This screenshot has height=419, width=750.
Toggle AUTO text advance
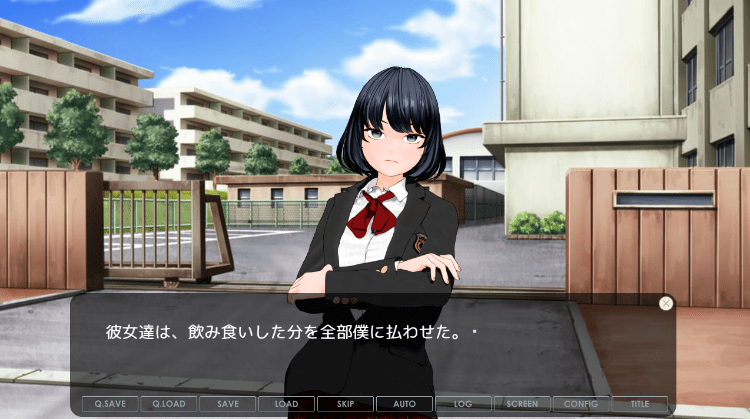pyautogui.click(x=404, y=404)
